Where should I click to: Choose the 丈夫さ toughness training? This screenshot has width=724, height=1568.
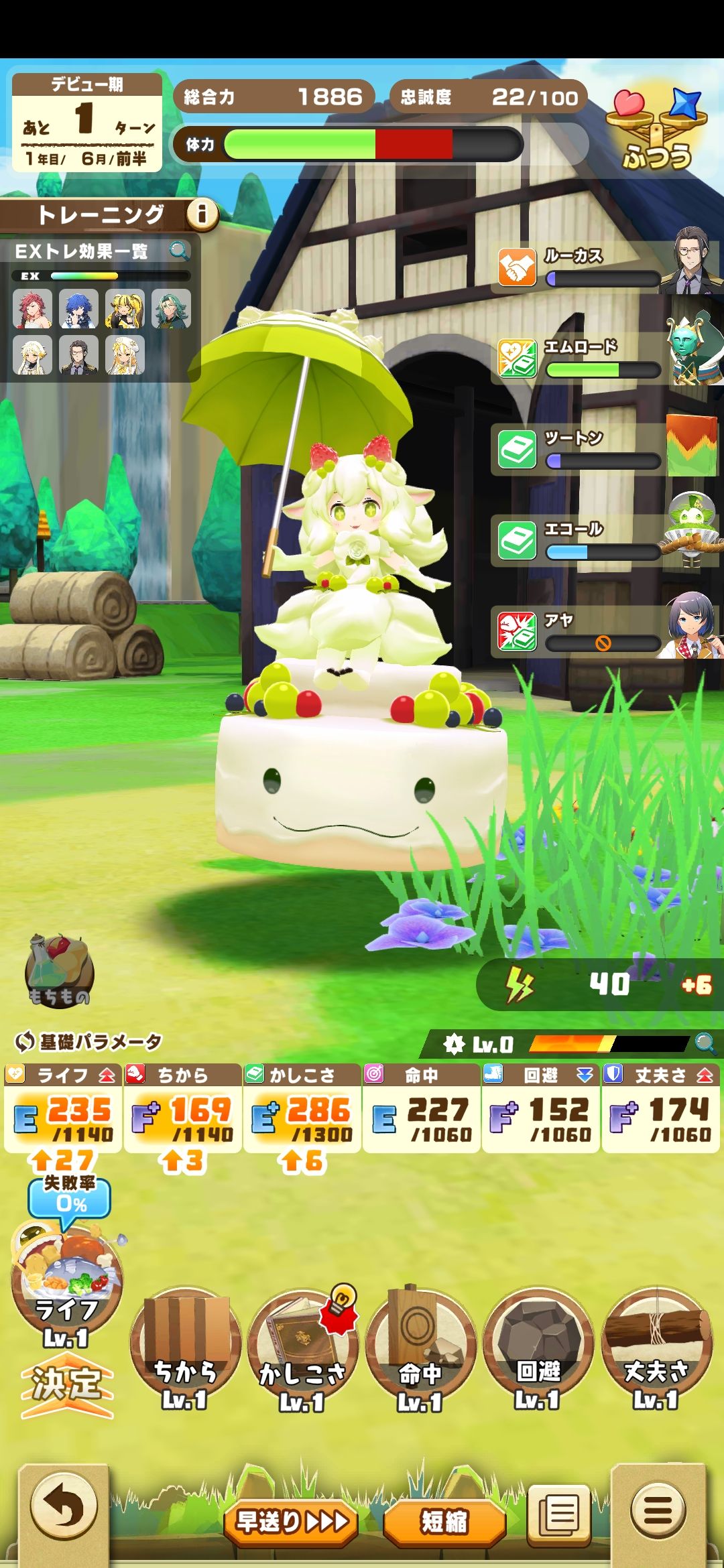[x=656, y=1347]
